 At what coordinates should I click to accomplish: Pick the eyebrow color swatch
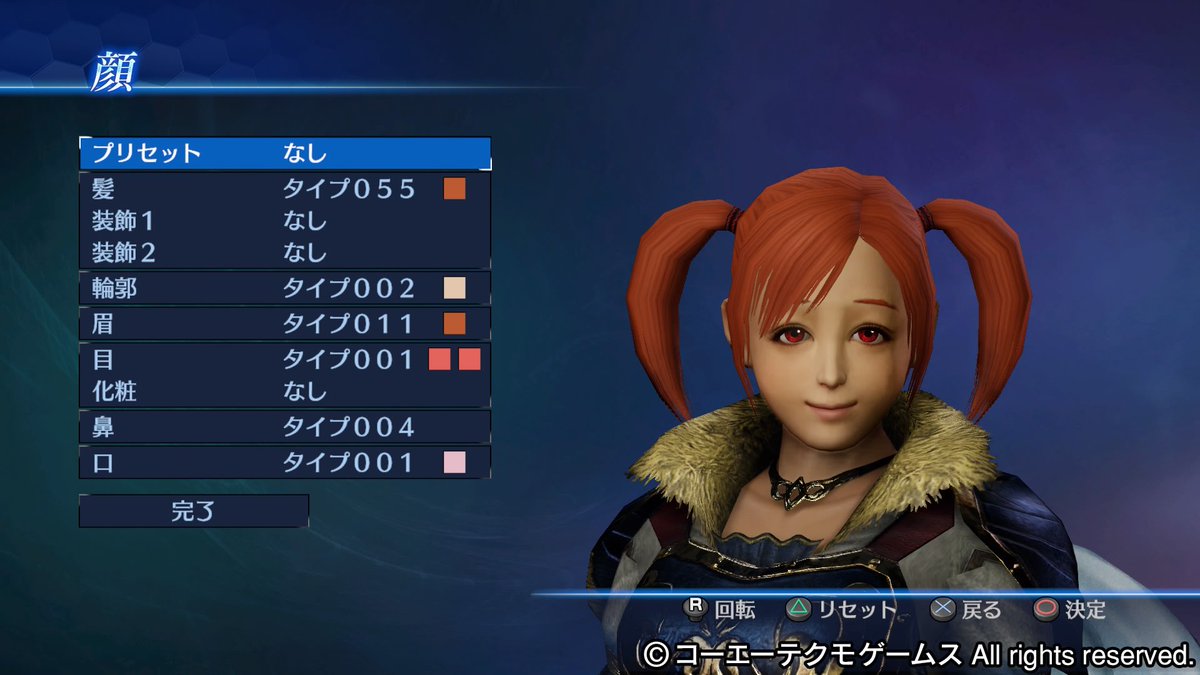[x=455, y=324]
